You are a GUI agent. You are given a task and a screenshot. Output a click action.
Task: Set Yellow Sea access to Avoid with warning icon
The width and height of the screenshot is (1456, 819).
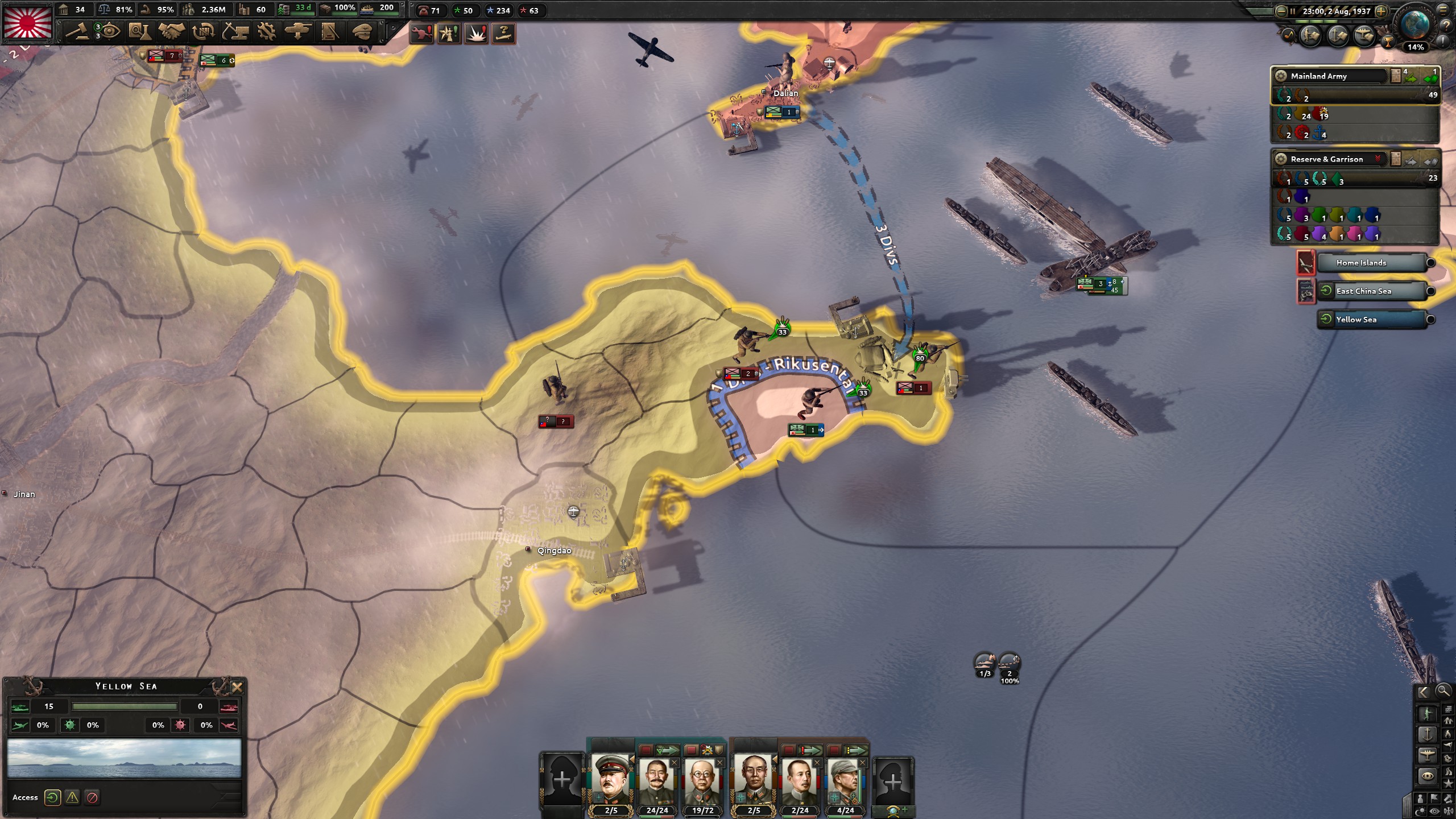[x=71, y=797]
